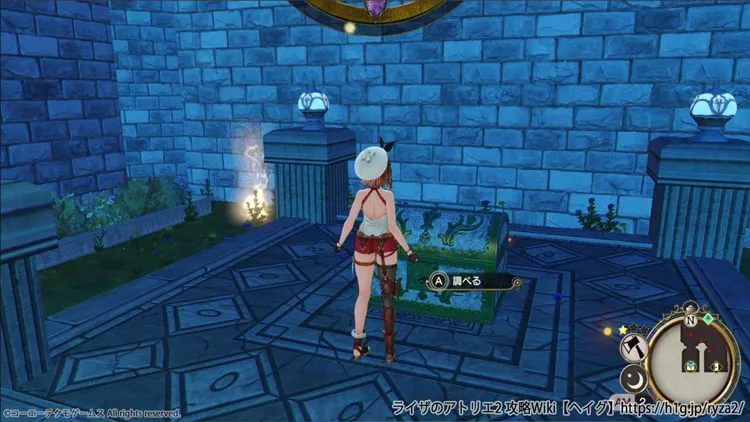Select the teal diamond marker on minimap rim
The height and width of the screenshot is (422, 750).
click(708, 319)
